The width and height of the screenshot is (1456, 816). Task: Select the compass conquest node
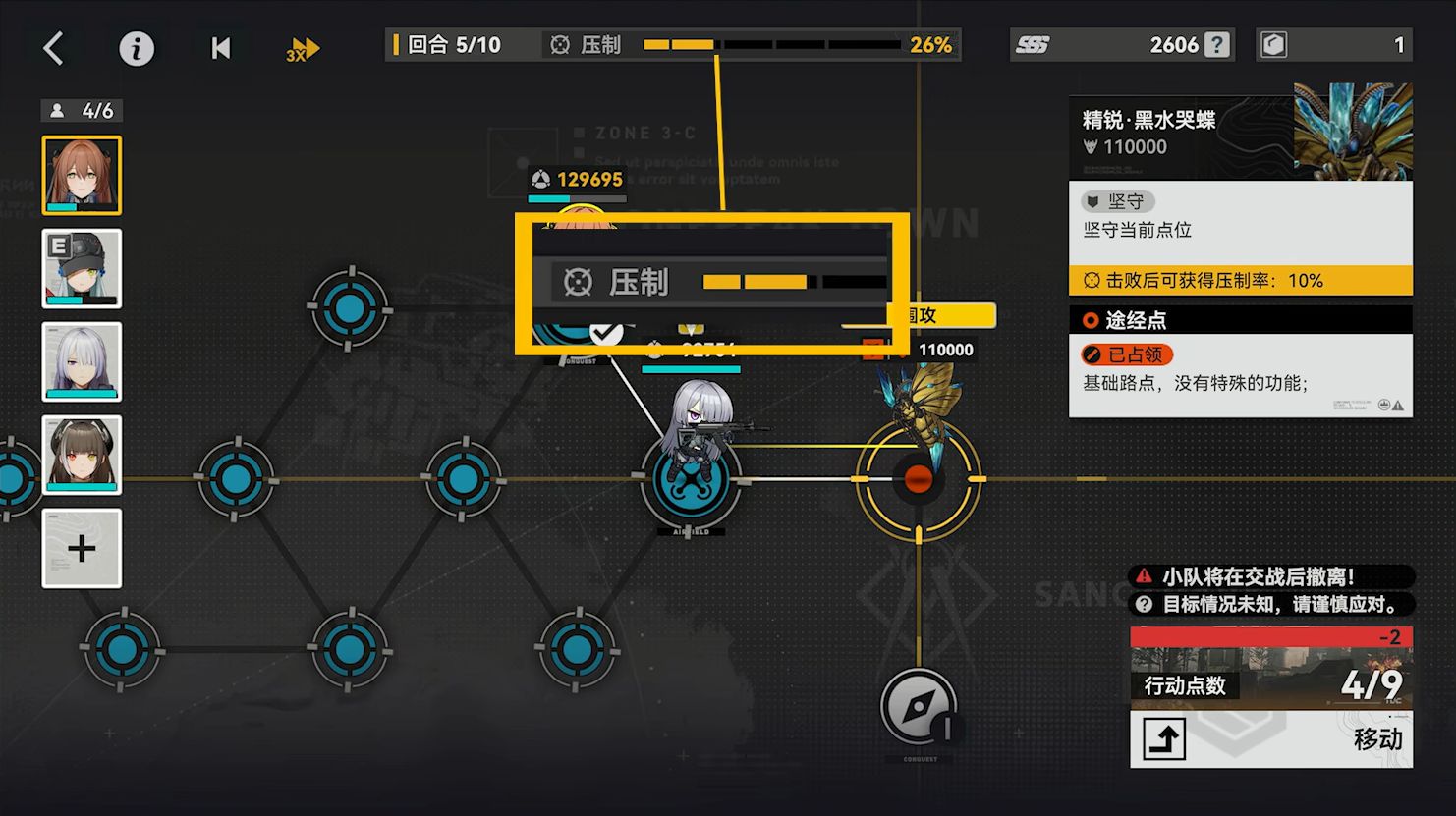(x=919, y=707)
